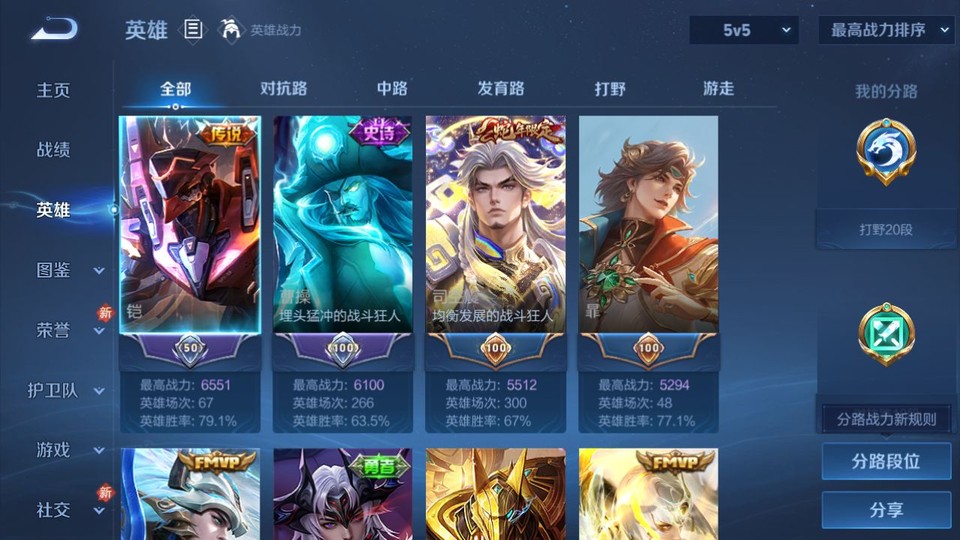Screen dimensions: 960x540
Task: Open the 主页 home page menu
Action: click(x=54, y=90)
